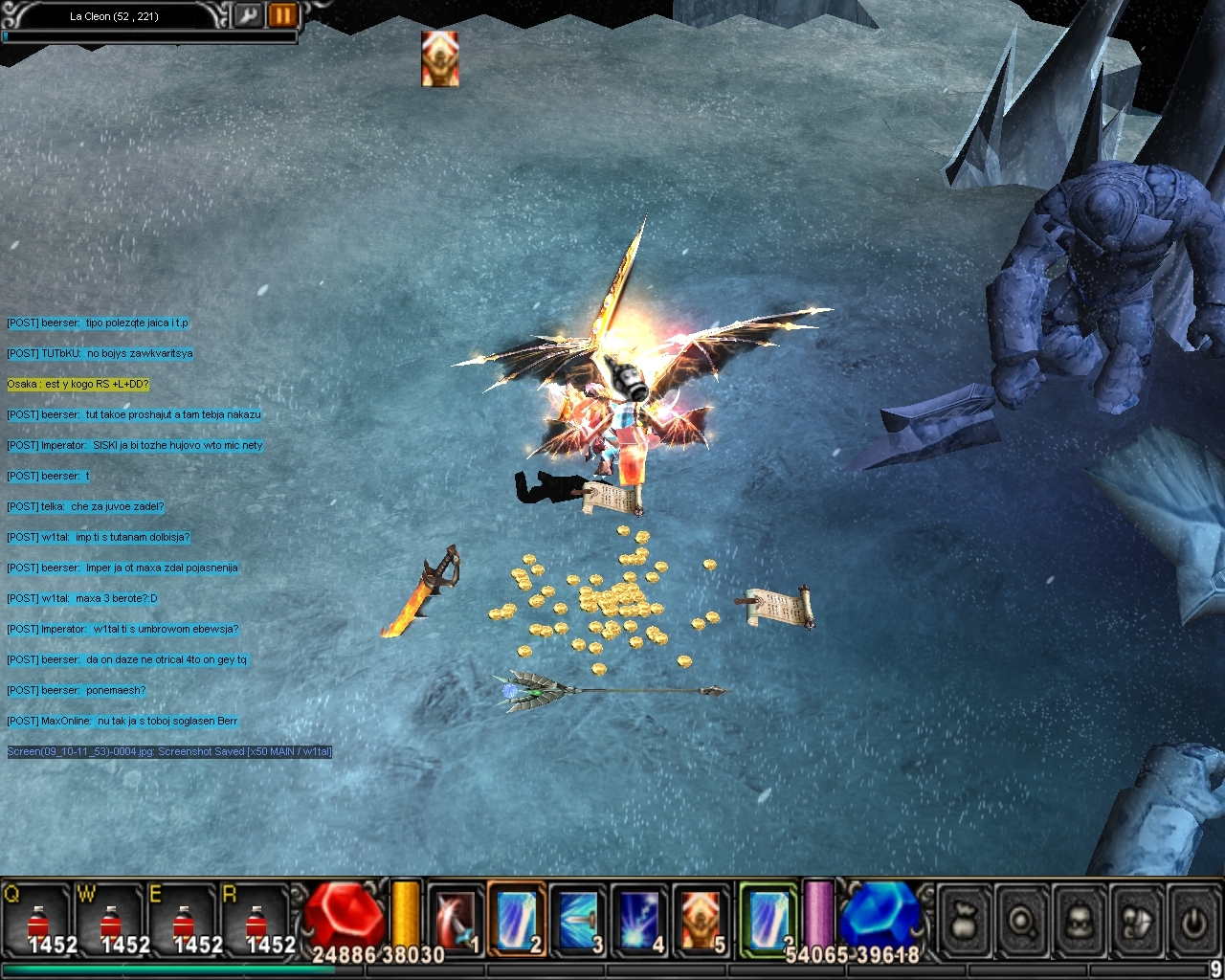Click the green-framed current skill slot
The image size is (1225, 980).
coord(768,917)
